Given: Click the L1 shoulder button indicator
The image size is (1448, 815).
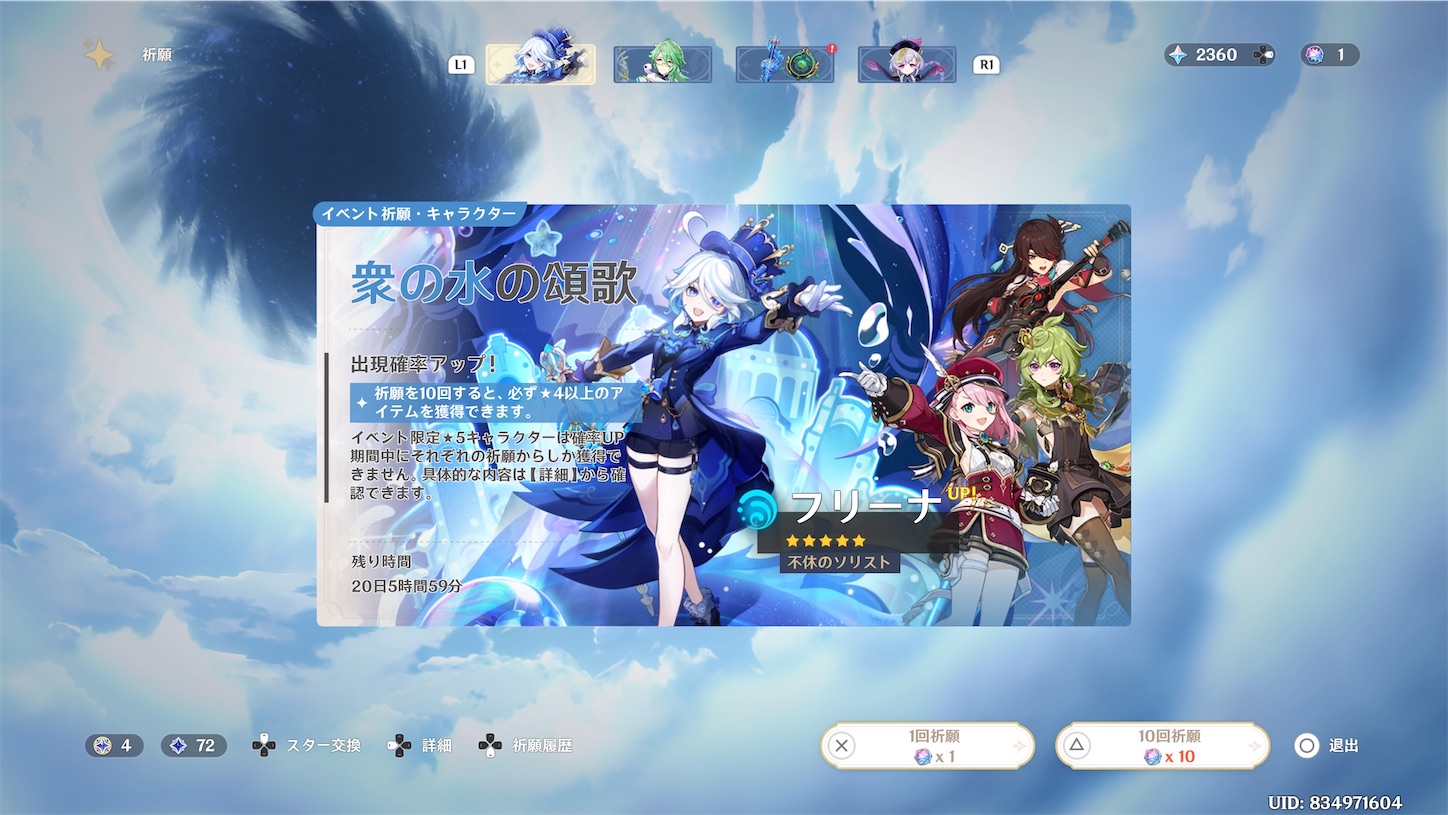Looking at the screenshot, I should point(460,63).
